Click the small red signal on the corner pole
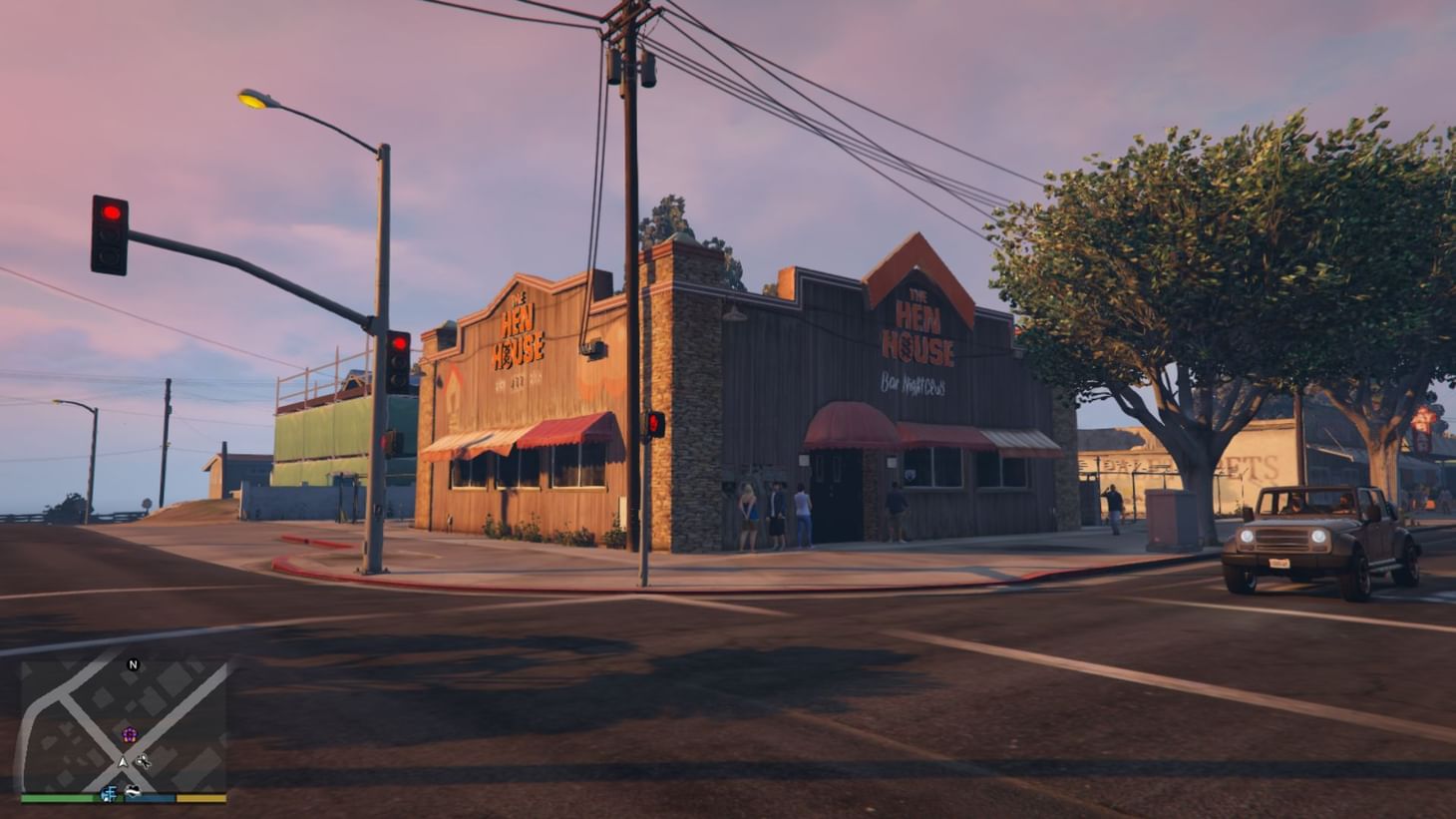 pos(653,423)
